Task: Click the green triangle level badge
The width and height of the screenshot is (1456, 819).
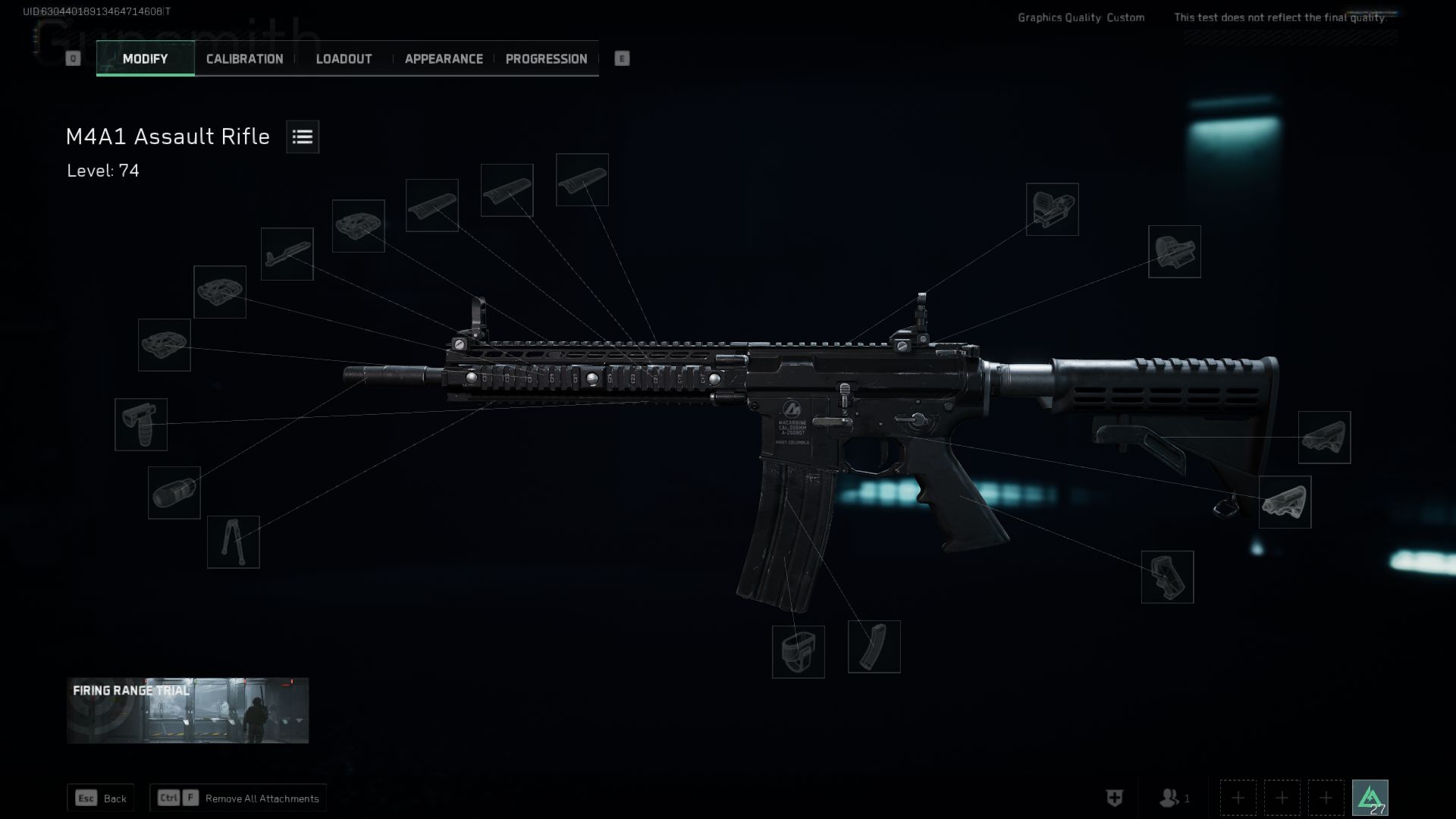Action: point(1370,798)
